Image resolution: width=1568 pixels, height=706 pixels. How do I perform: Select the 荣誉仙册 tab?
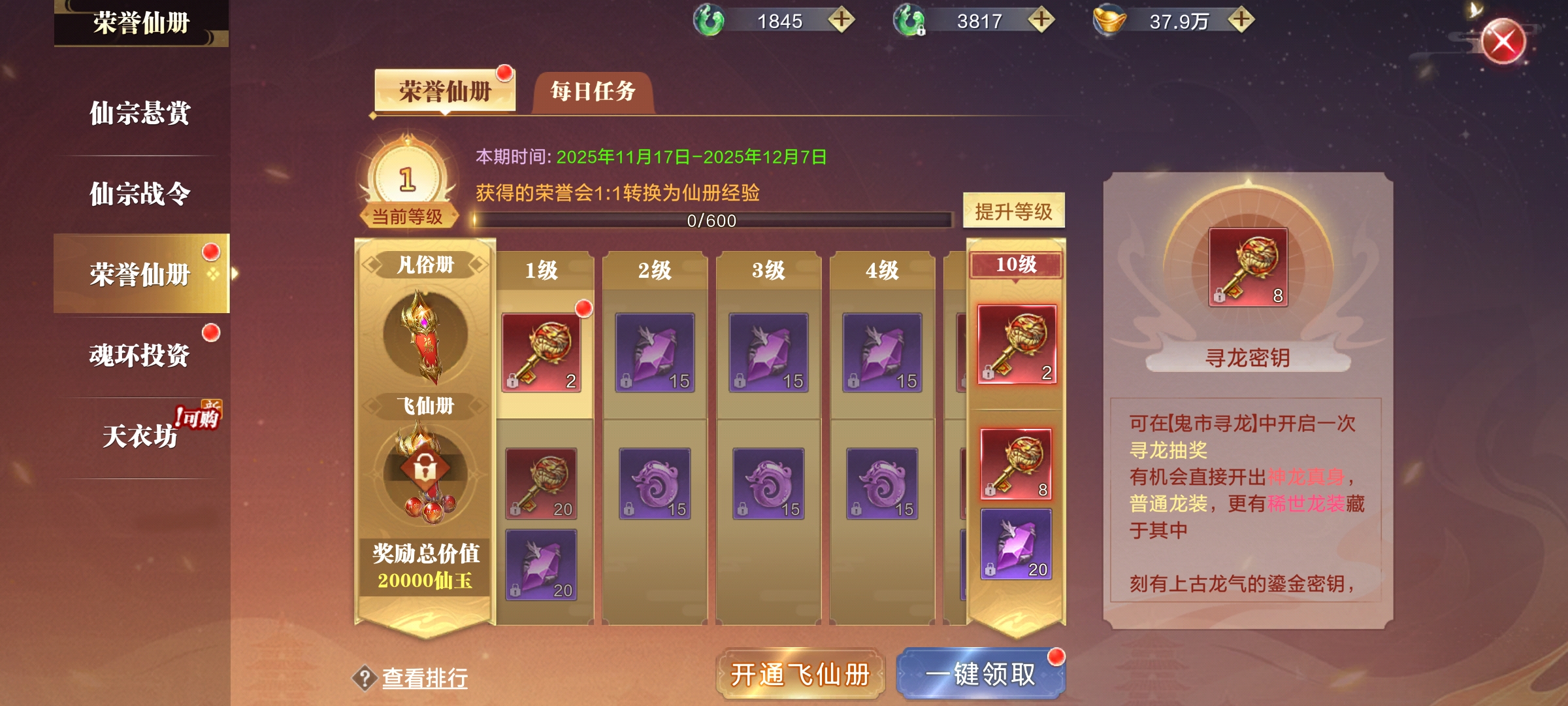(x=444, y=92)
